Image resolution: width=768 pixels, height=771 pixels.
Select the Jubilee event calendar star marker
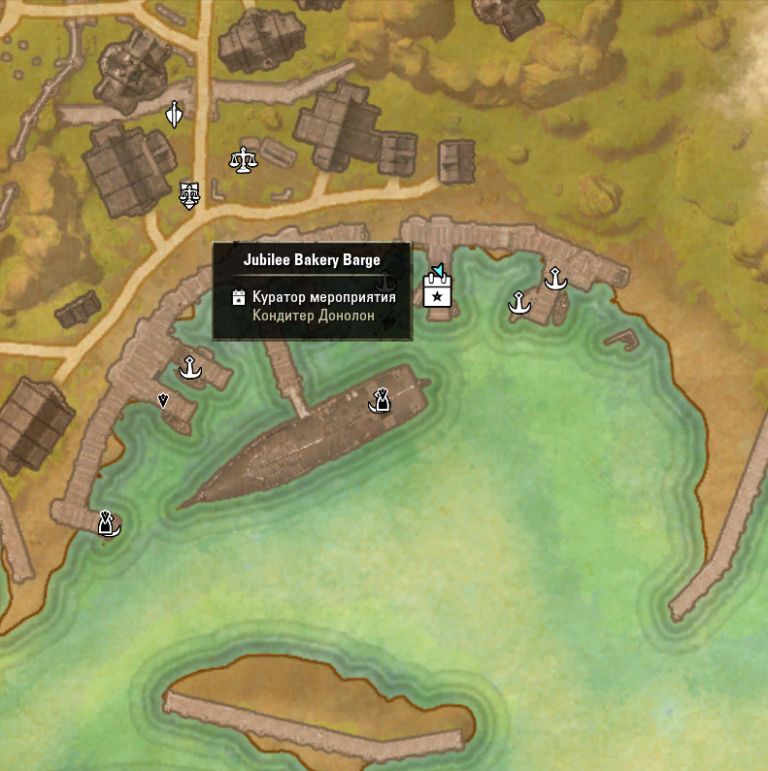coord(437,291)
